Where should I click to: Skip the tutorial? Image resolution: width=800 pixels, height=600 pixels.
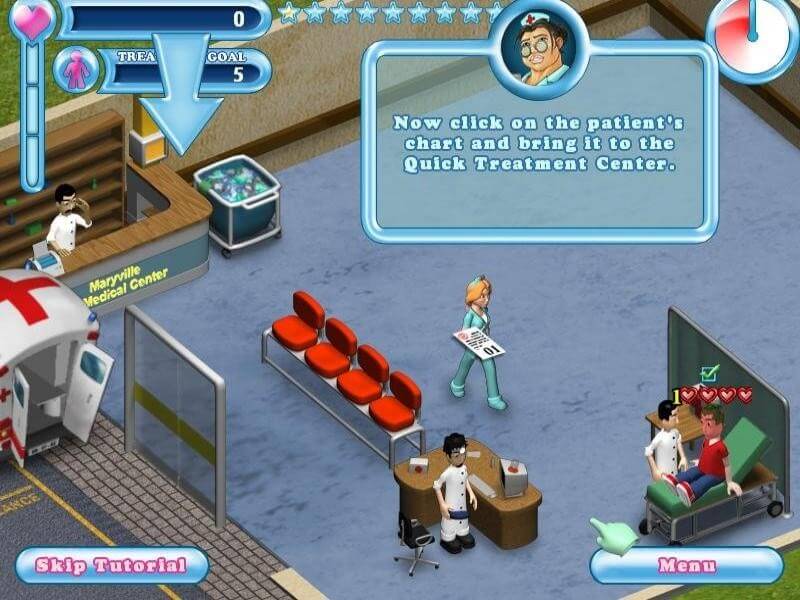[110, 565]
